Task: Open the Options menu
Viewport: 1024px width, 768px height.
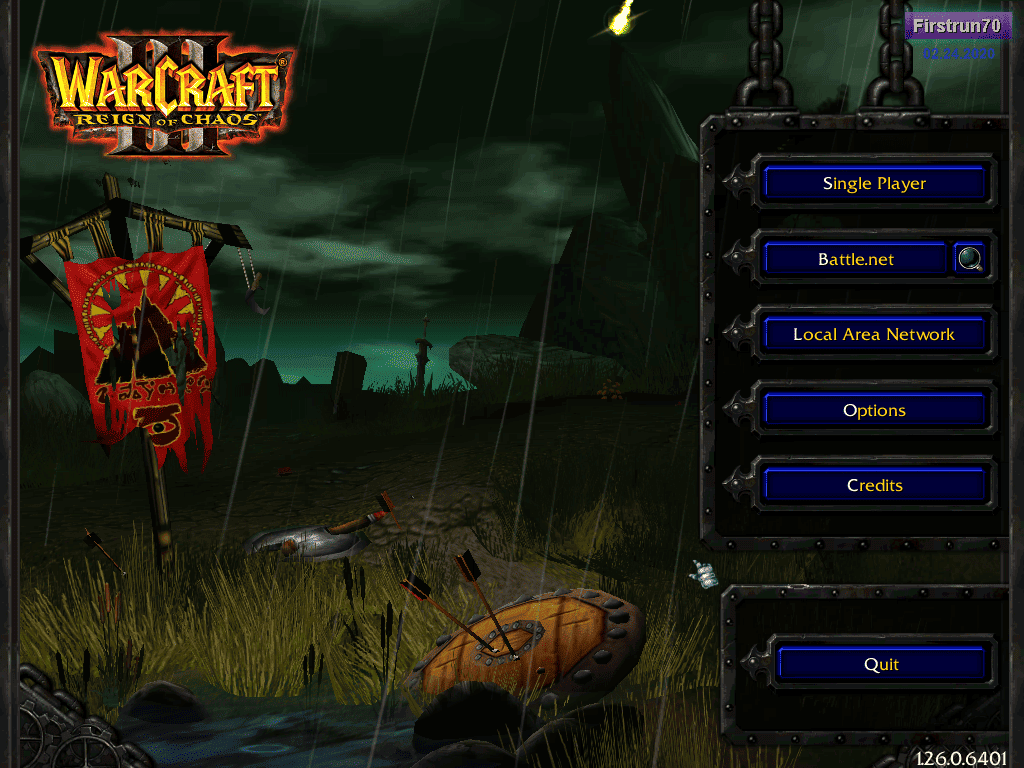Action: tap(874, 410)
